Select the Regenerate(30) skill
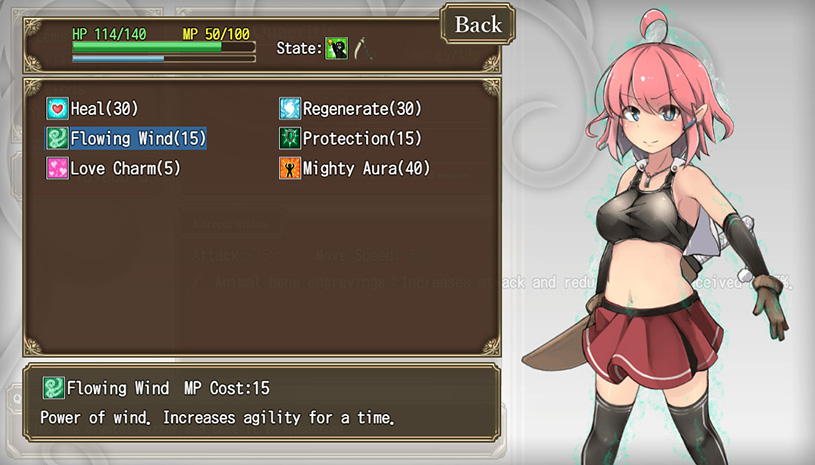Image resolution: width=815 pixels, height=465 pixels. coord(350,109)
